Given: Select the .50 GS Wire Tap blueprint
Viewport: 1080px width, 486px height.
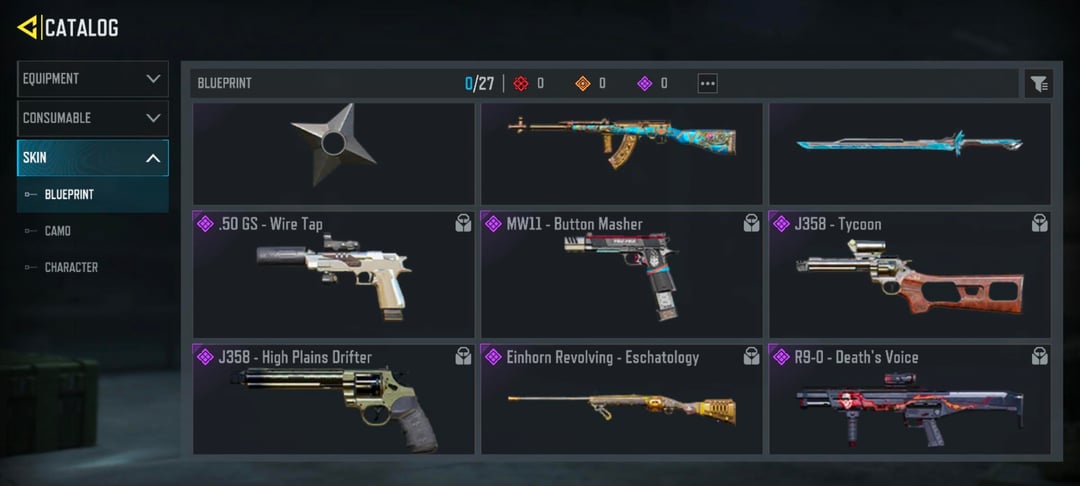Looking at the screenshot, I should click(x=333, y=274).
